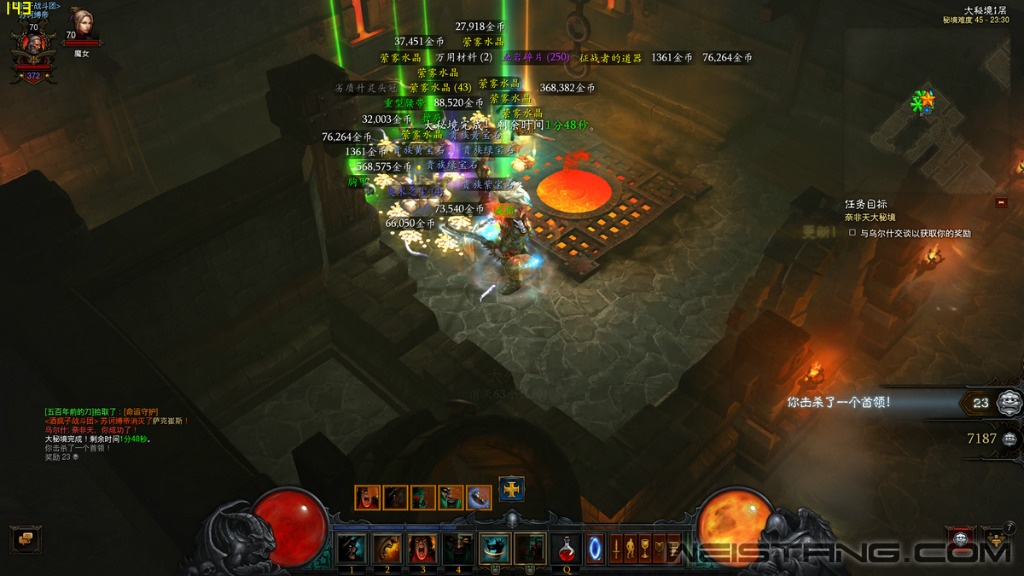Activate the blue town portal icon
The width and height of the screenshot is (1024, 576).
(x=596, y=548)
